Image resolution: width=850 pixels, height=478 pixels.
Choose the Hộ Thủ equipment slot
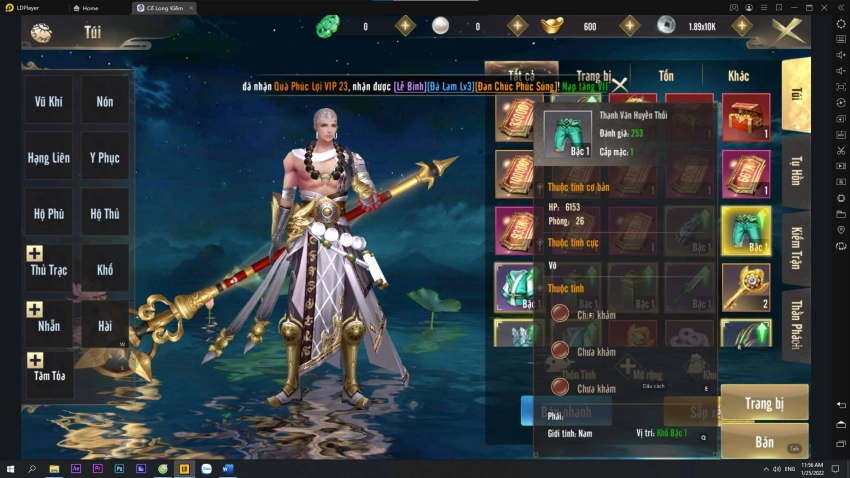pos(104,213)
